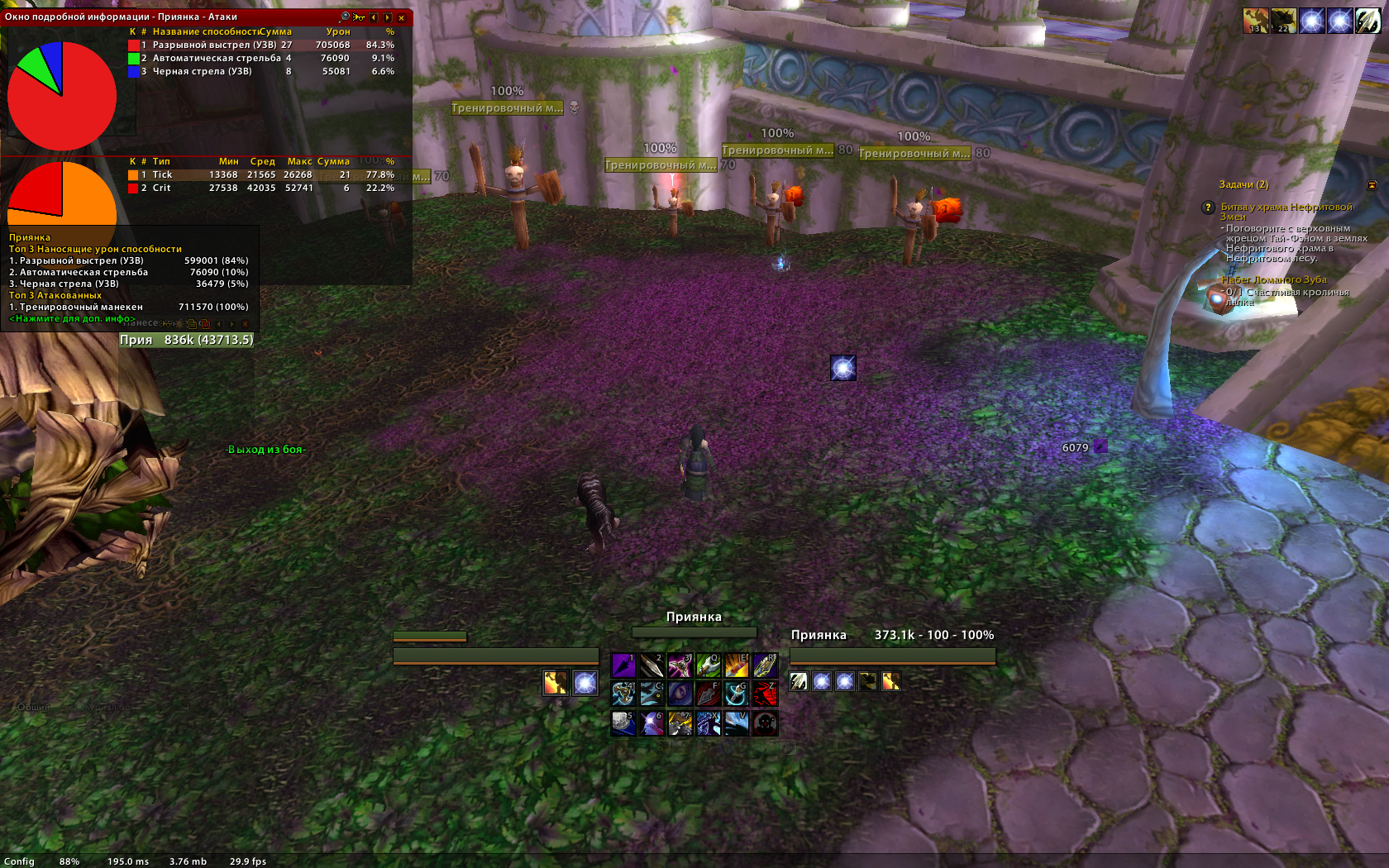This screenshot has width=1389, height=868.
Task: Collapse the Задачи quest tracker
Action: 1372,185
